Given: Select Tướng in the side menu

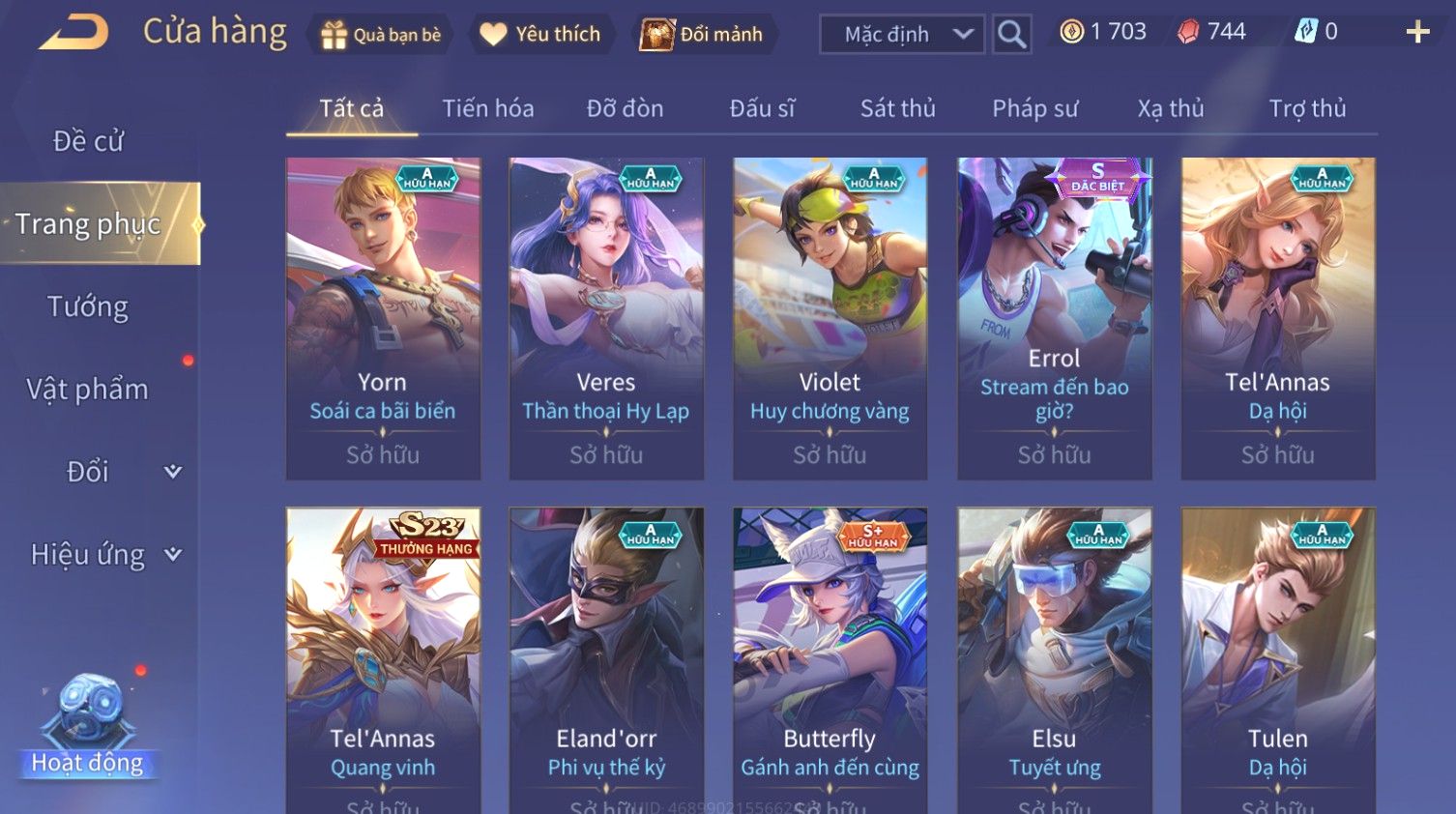Looking at the screenshot, I should 88,307.
